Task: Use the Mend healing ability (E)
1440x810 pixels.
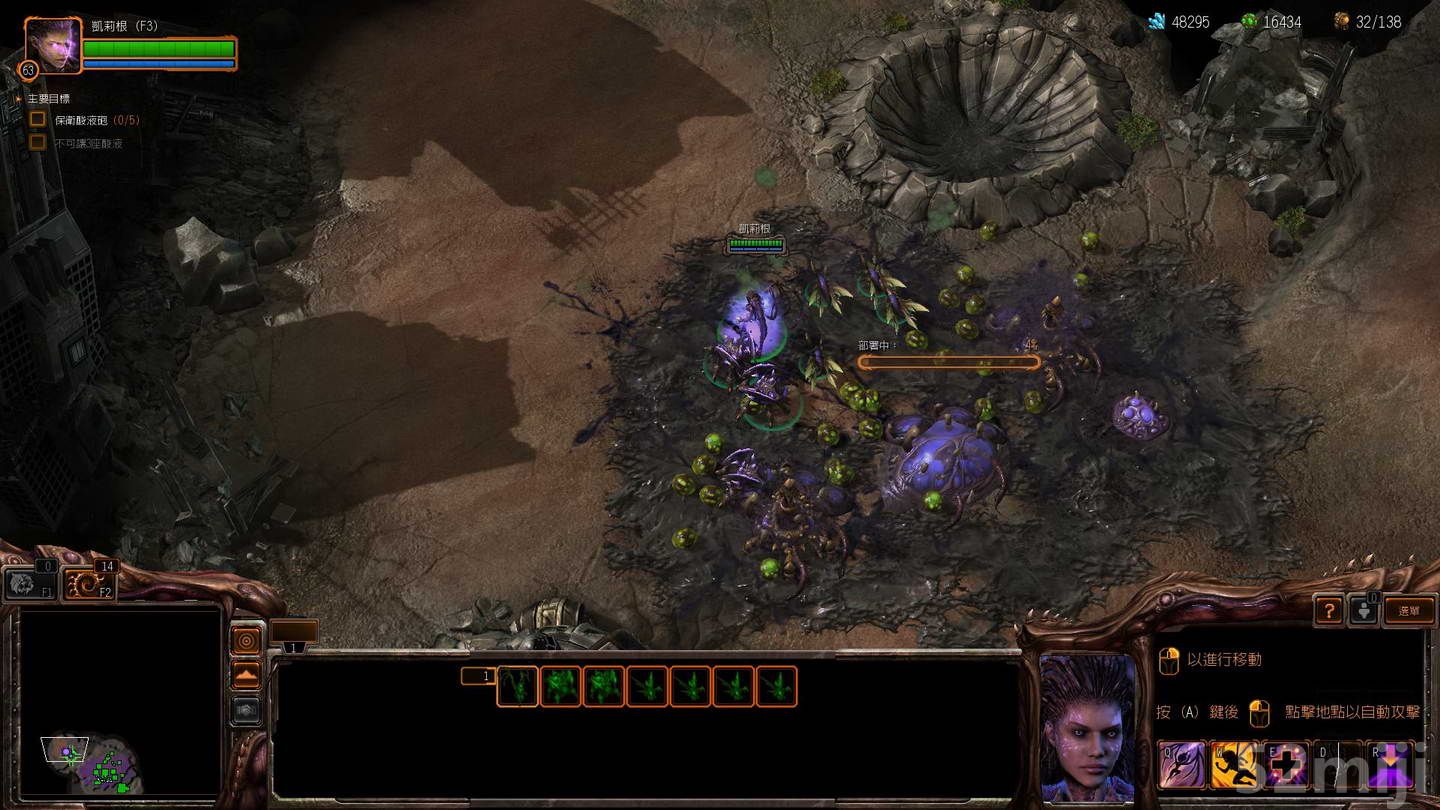Action: pyautogui.click(x=1285, y=764)
